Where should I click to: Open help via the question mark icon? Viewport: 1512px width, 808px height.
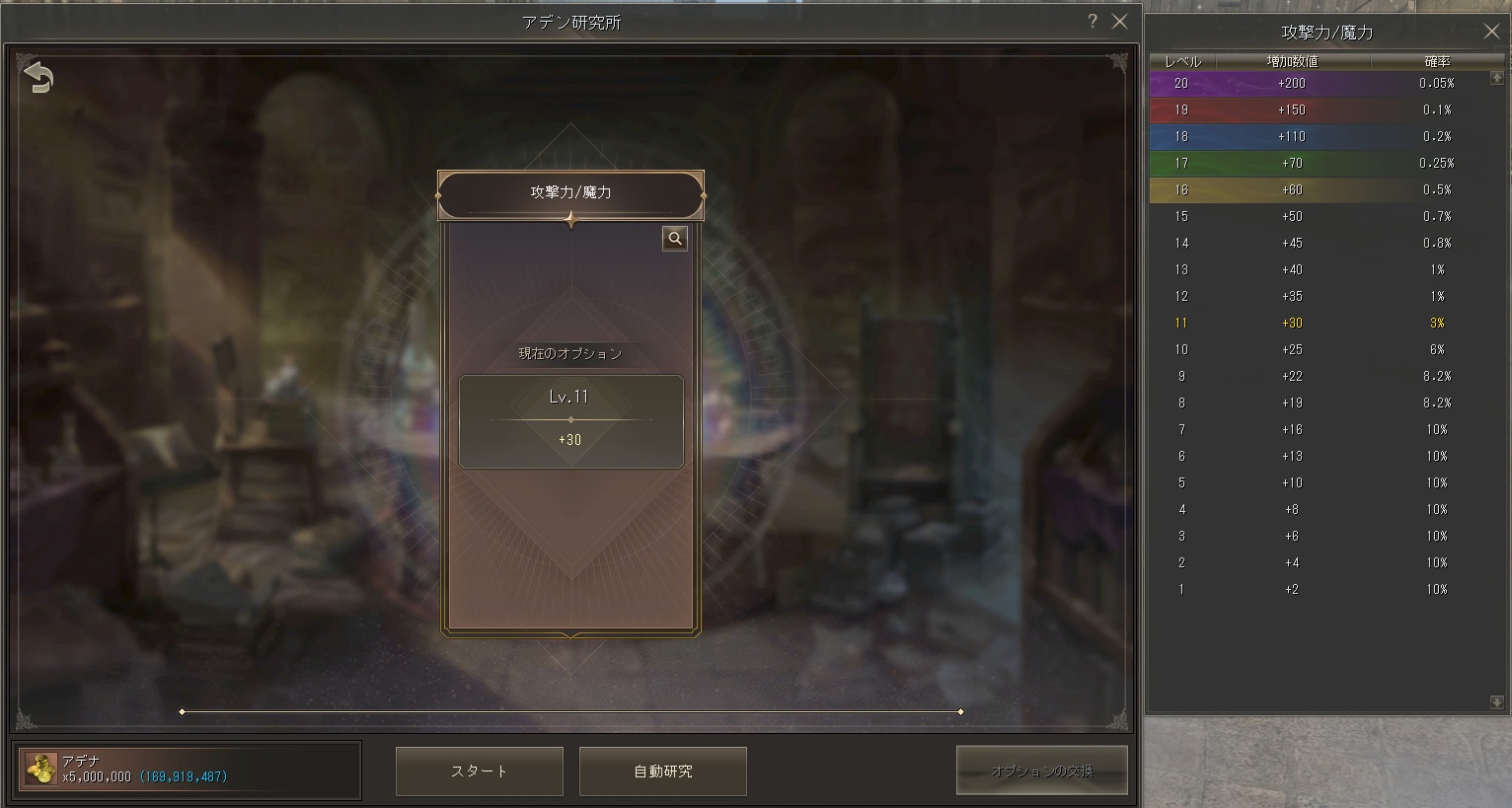pyautogui.click(x=1092, y=21)
